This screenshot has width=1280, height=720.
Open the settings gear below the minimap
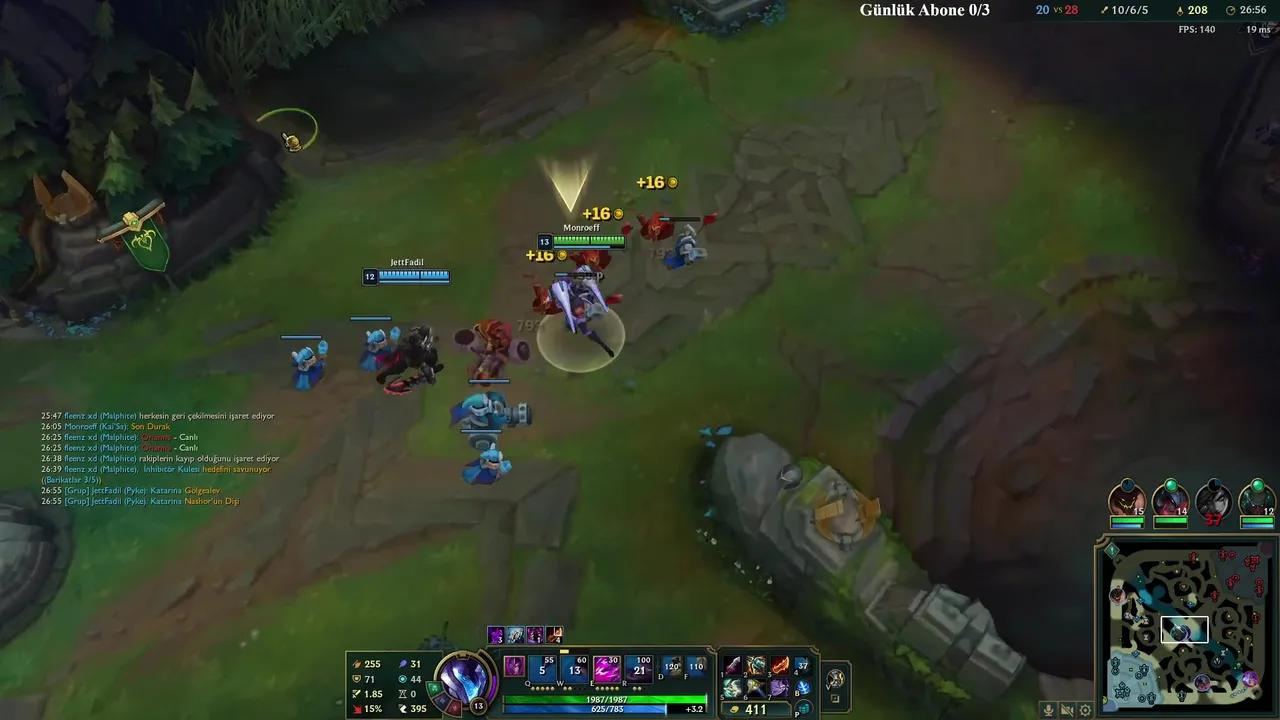(x=1086, y=709)
